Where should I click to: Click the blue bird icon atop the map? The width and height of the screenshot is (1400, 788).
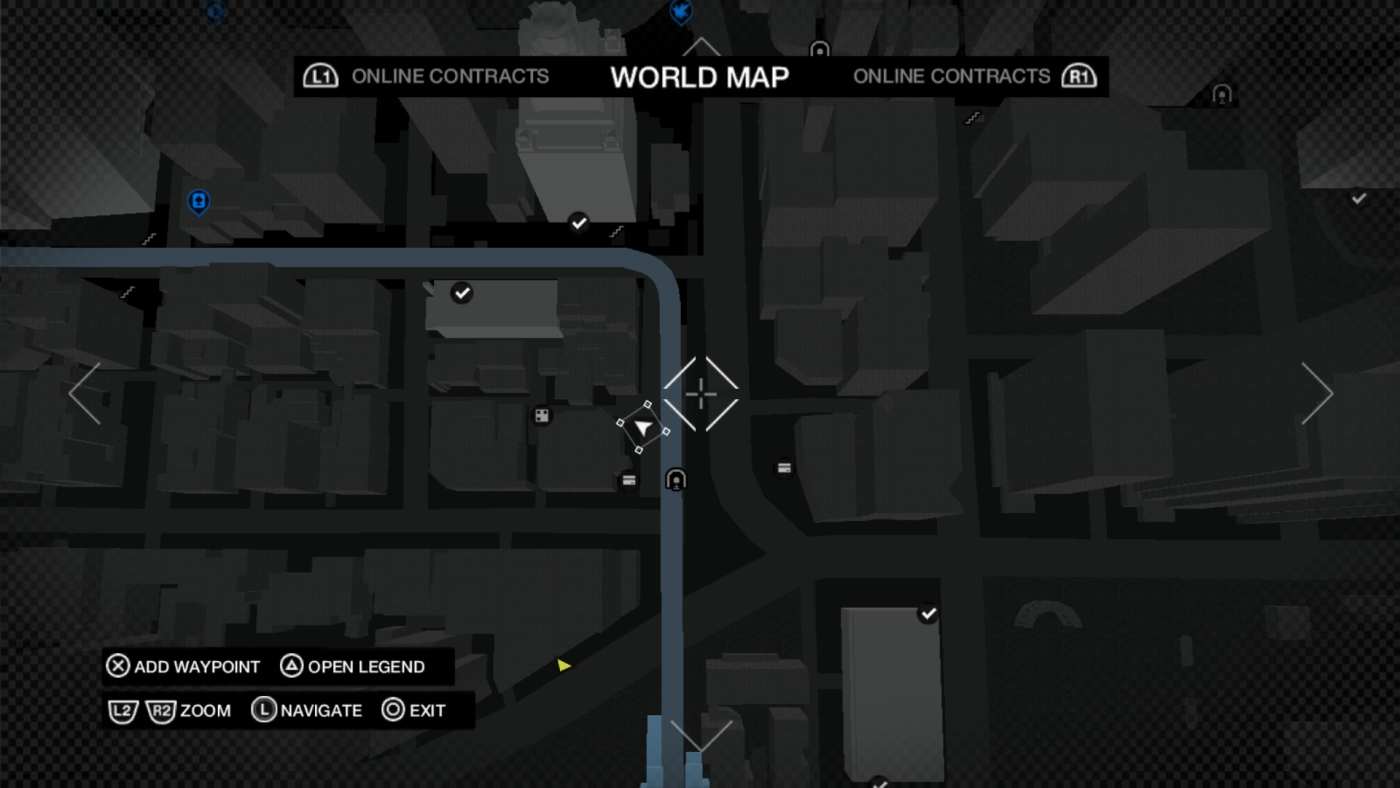(x=681, y=9)
